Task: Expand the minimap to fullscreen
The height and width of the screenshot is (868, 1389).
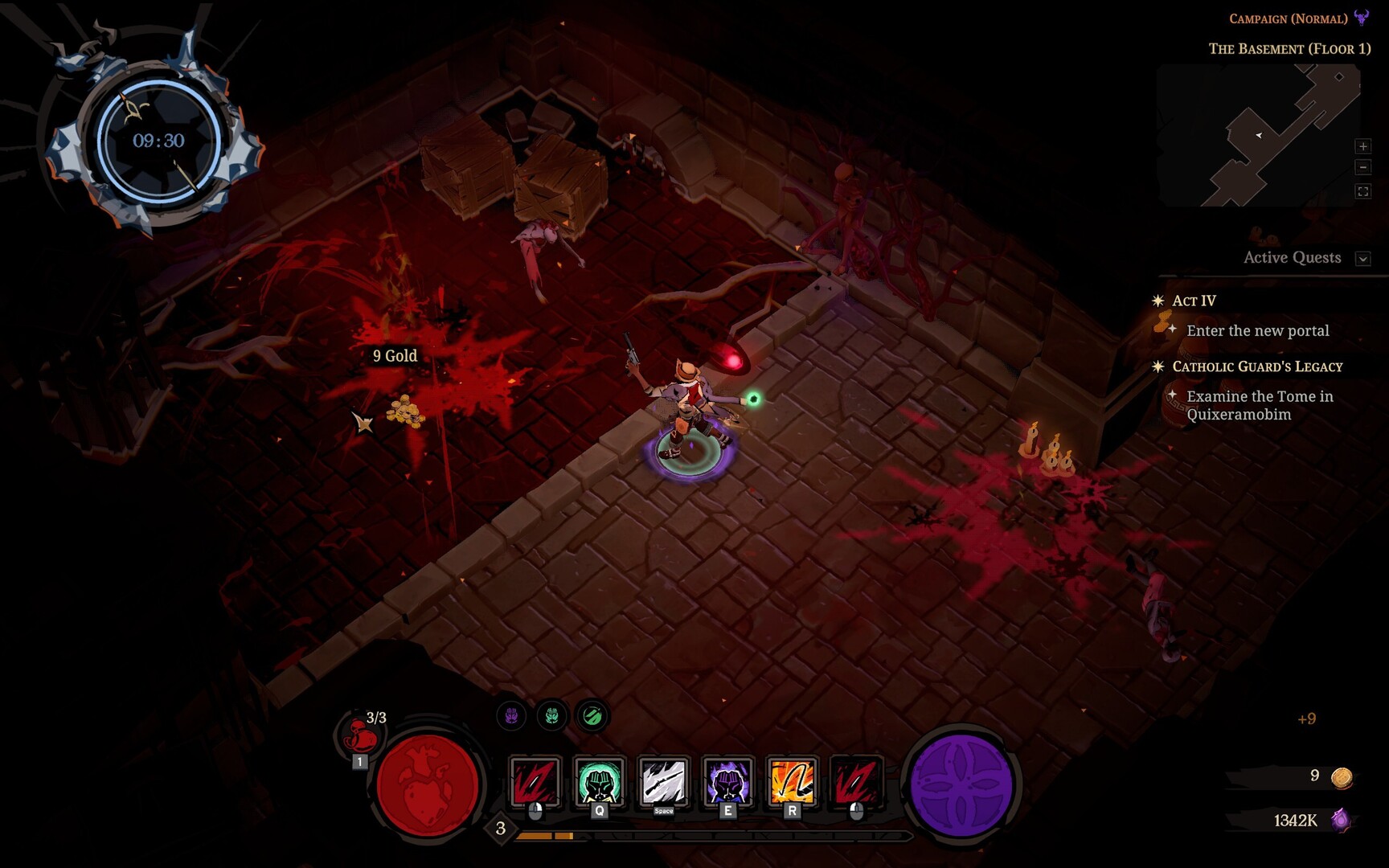Action: click(x=1362, y=191)
